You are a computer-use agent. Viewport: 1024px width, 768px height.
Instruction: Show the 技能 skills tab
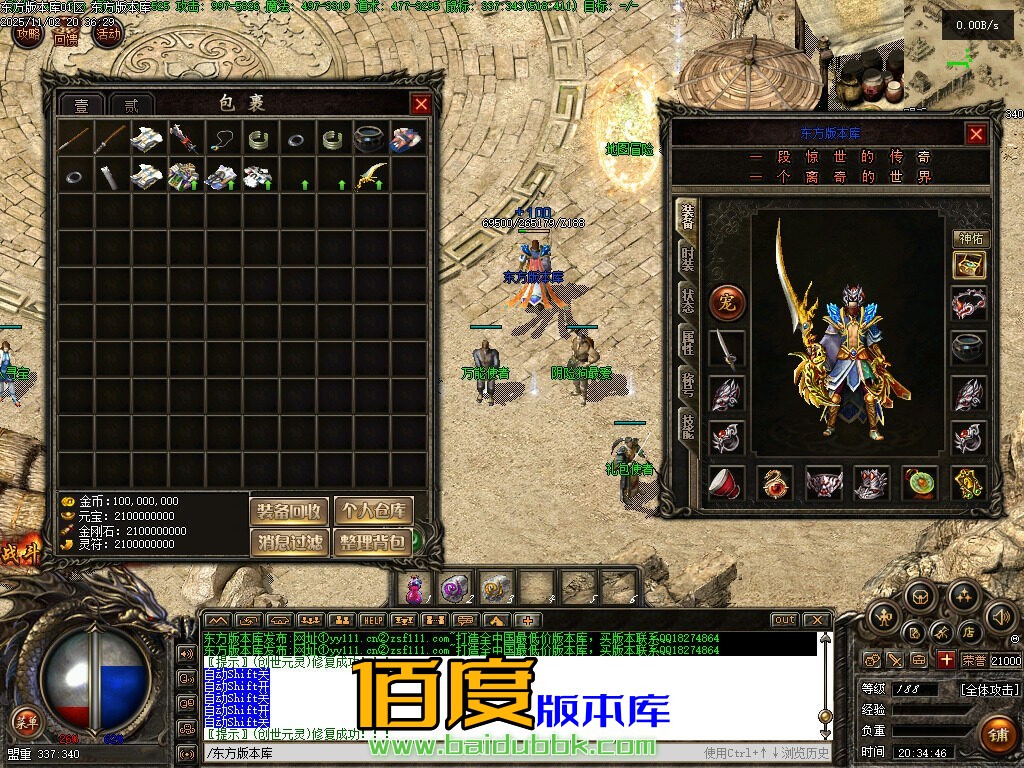pos(687,424)
